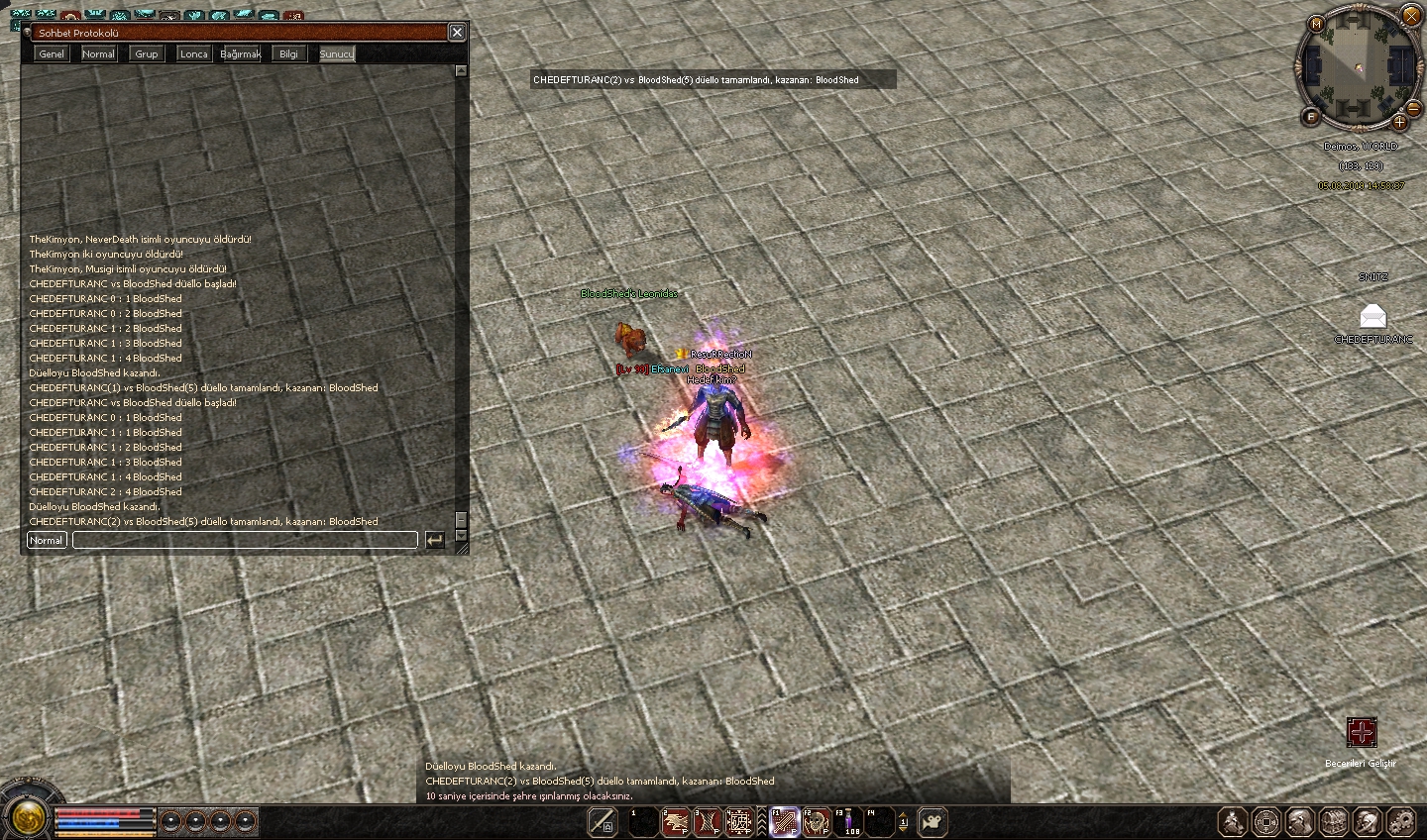
Task: Zoom in the minimap with plus button
Action: (1399, 122)
